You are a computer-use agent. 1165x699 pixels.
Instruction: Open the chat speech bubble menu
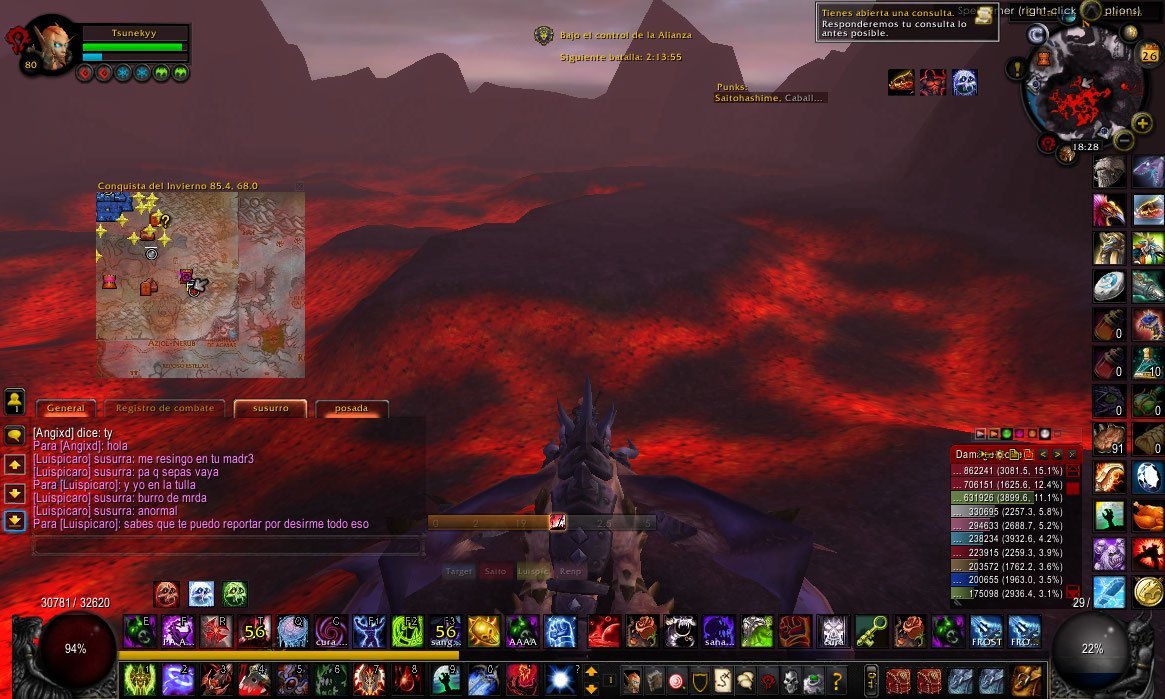(x=15, y=435)
